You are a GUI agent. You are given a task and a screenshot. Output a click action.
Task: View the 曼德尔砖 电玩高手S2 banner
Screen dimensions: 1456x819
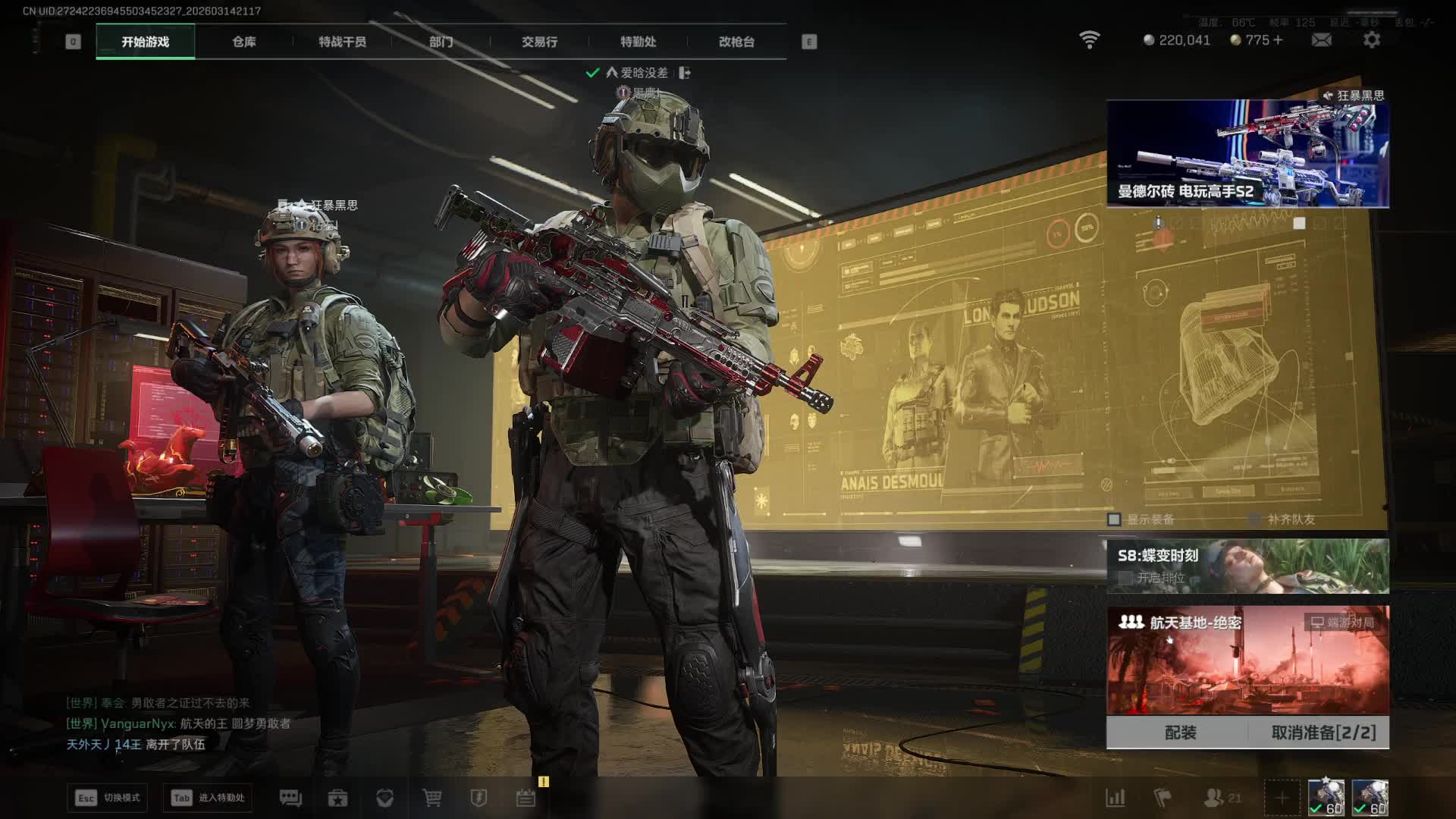coord(1247,154)
